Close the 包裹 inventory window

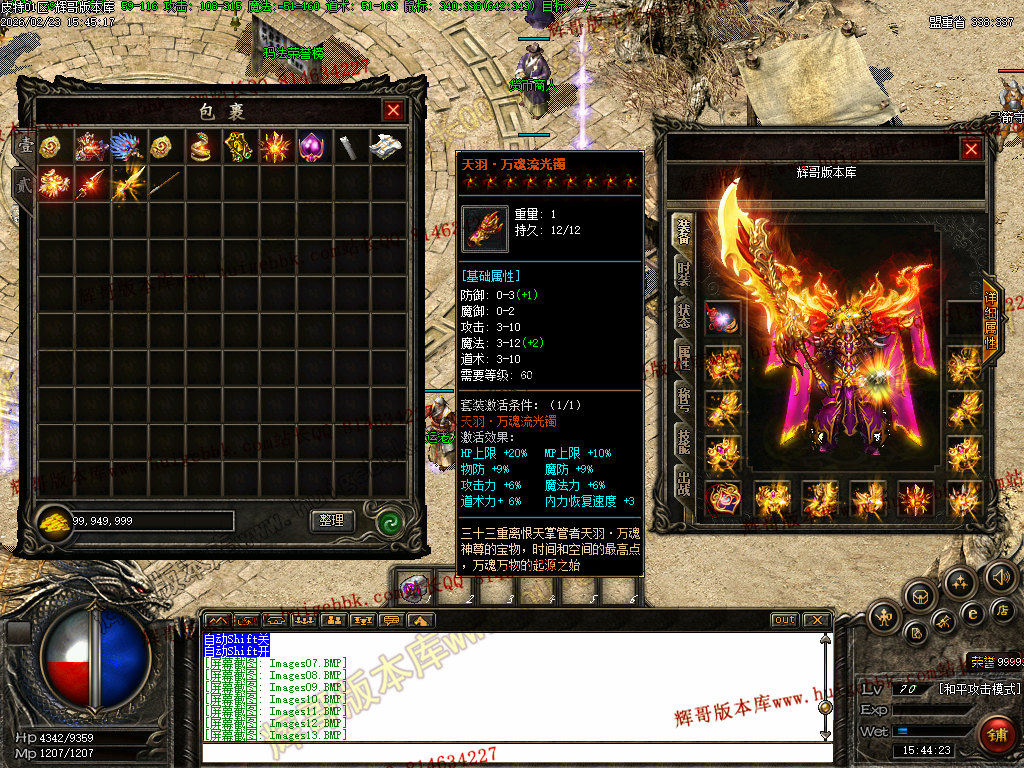[x=394, y=110]
